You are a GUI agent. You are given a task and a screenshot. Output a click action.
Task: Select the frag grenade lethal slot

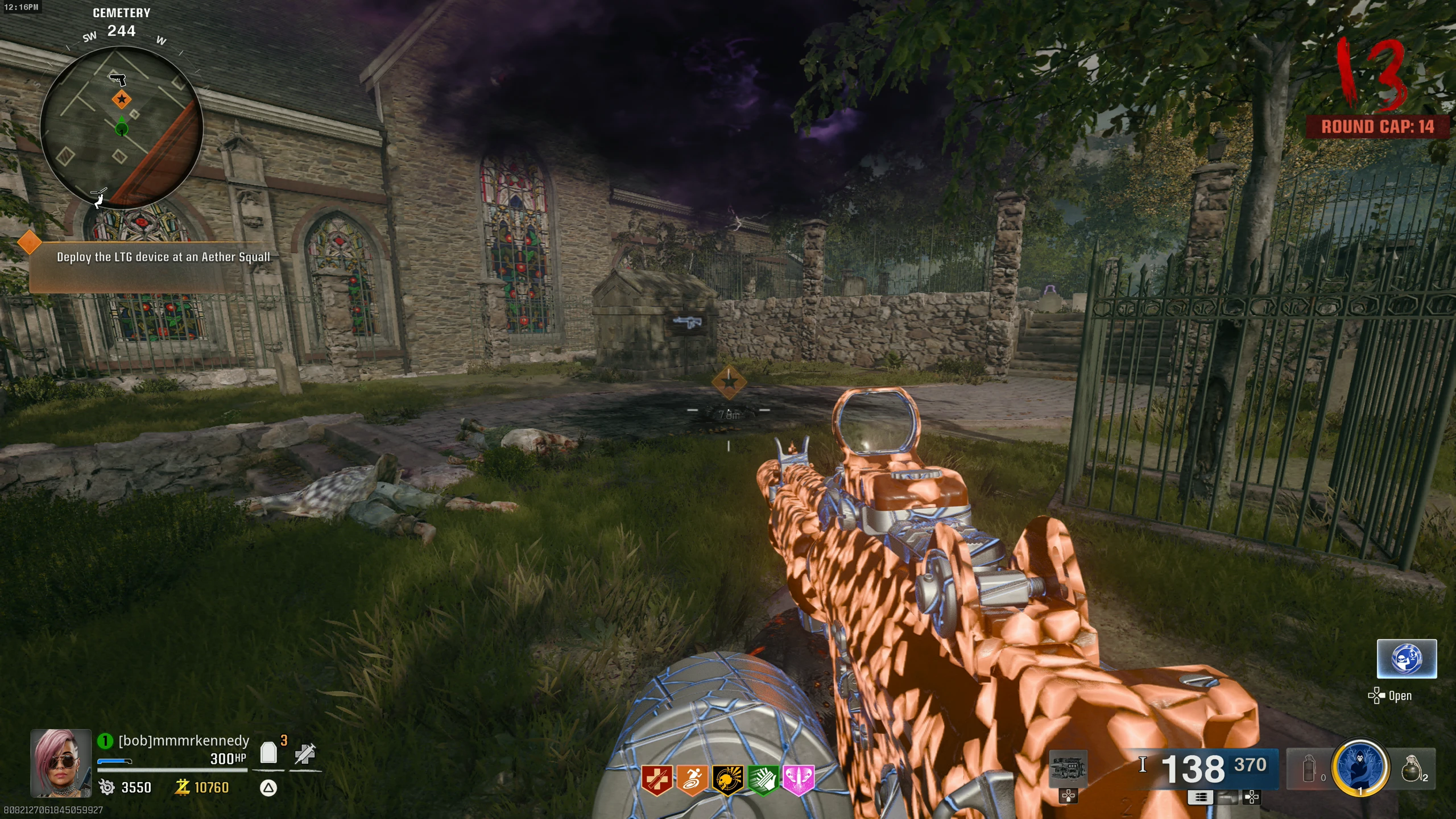coord(1412,768)
